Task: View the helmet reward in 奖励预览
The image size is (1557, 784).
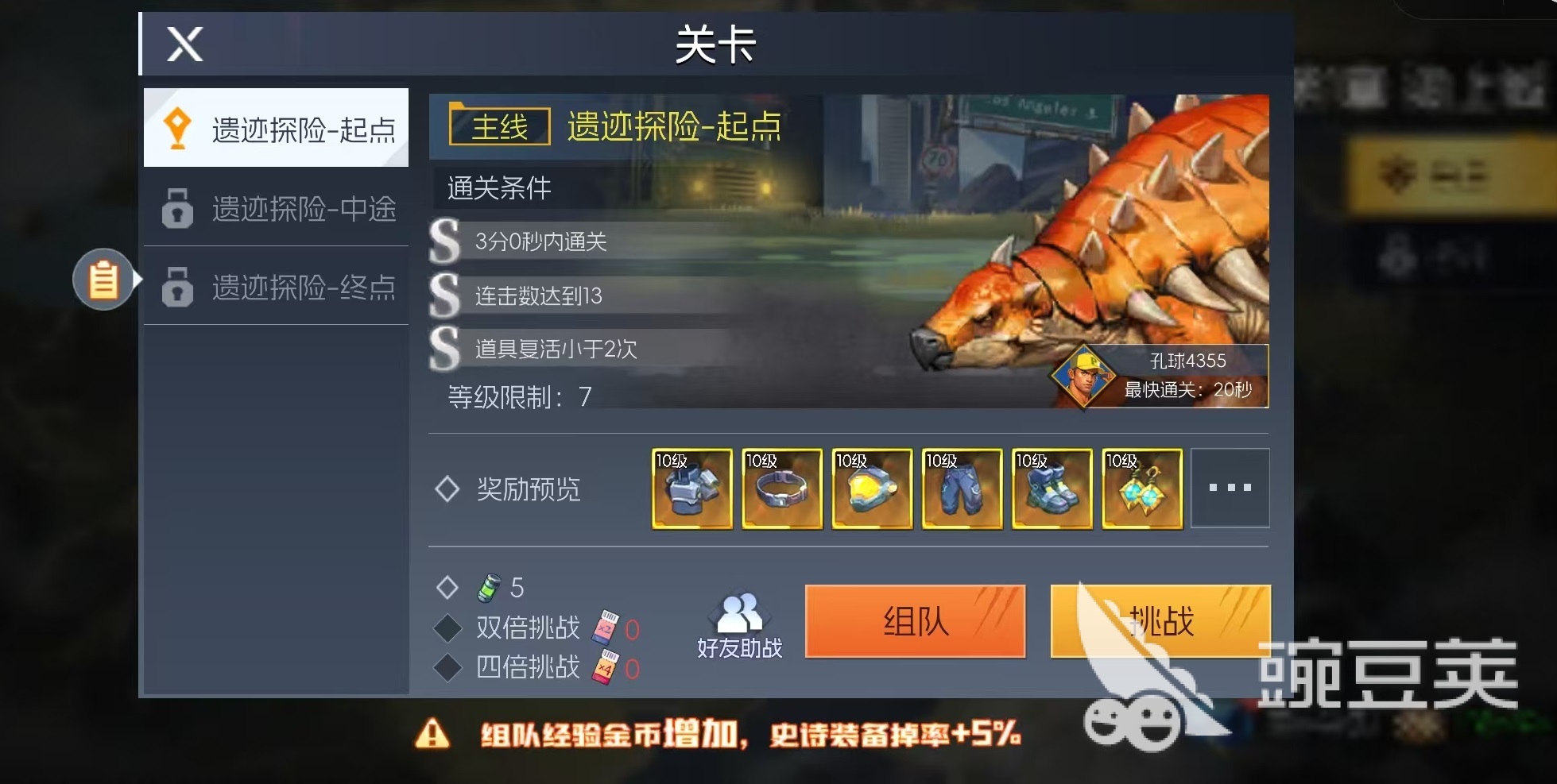Action: [872, 489]
